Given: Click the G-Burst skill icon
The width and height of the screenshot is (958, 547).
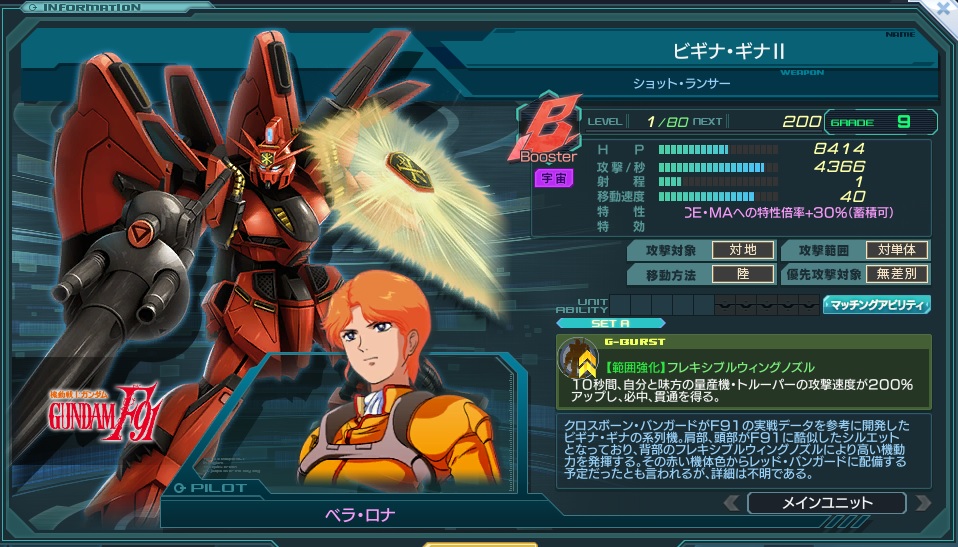Looking at the screenshot, I should click(x=578, y=361).
